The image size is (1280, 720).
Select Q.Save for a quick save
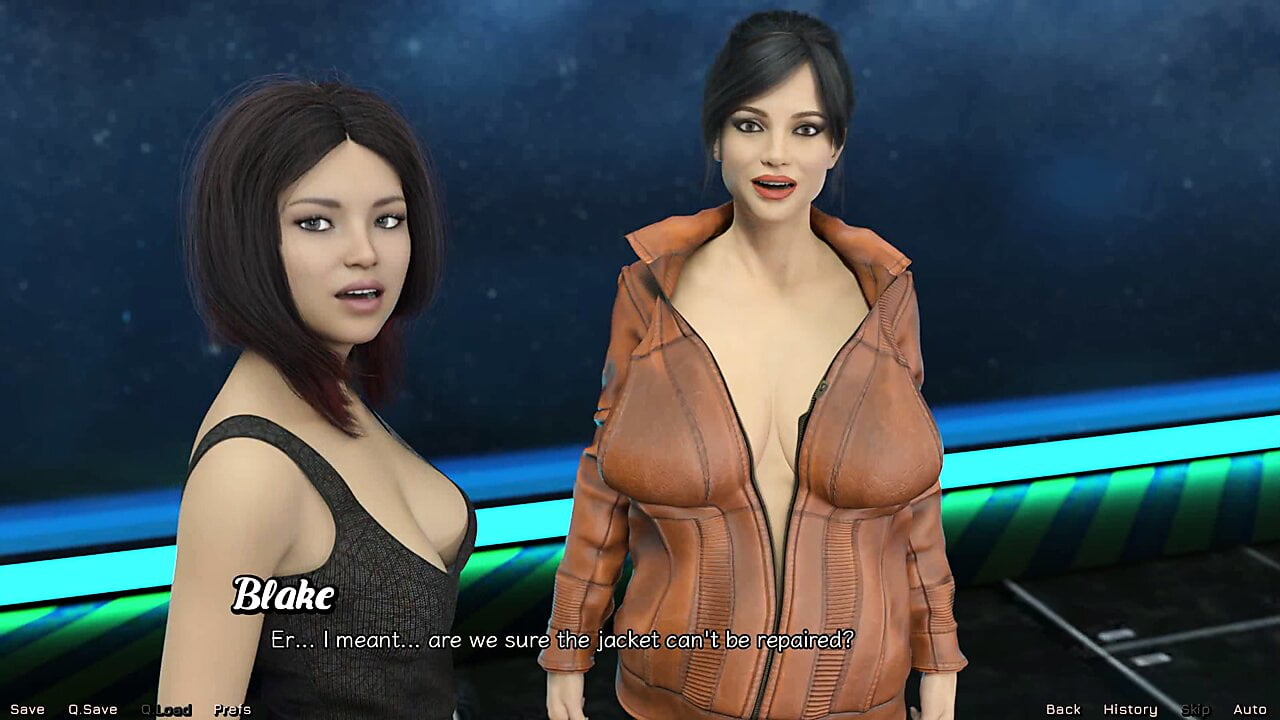91,708
